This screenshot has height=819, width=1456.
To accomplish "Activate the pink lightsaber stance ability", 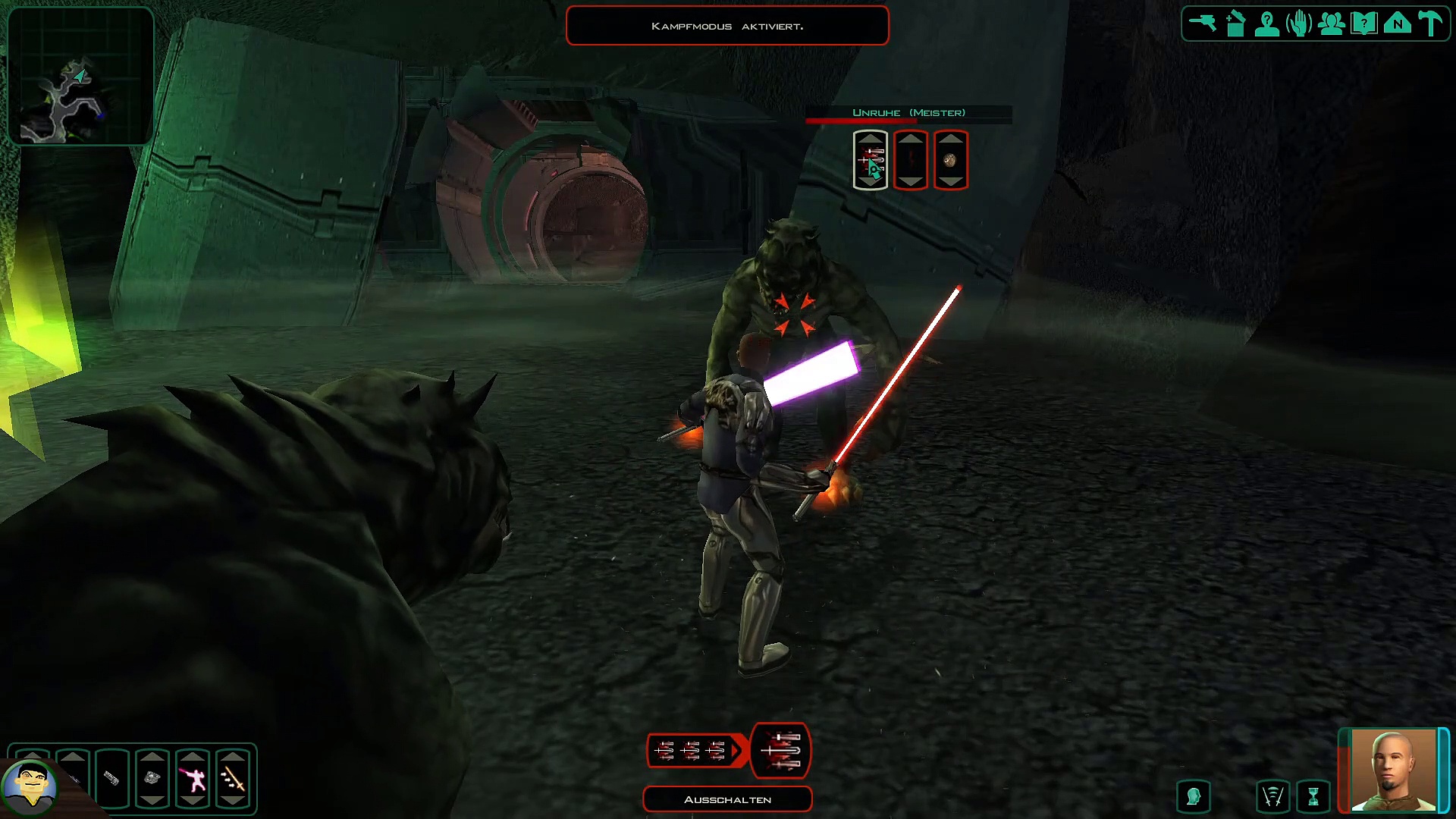I will (x=193, y=779).
